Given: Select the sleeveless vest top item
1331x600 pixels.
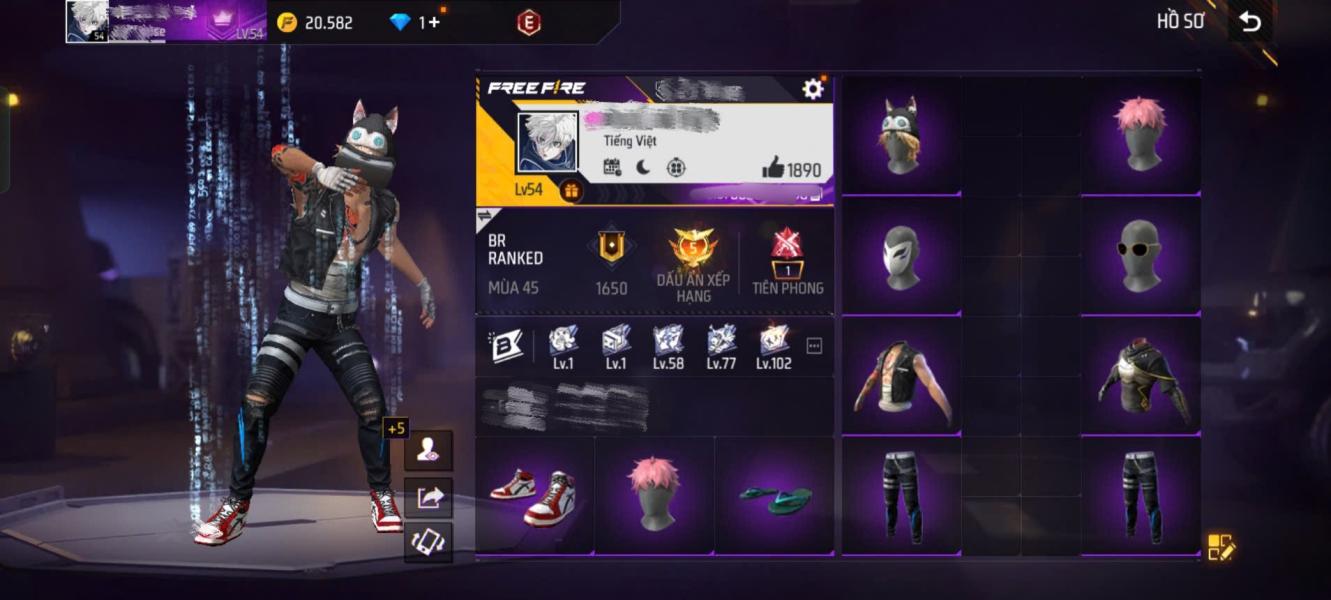Looking at the screenshot, I should pos(900,375).
